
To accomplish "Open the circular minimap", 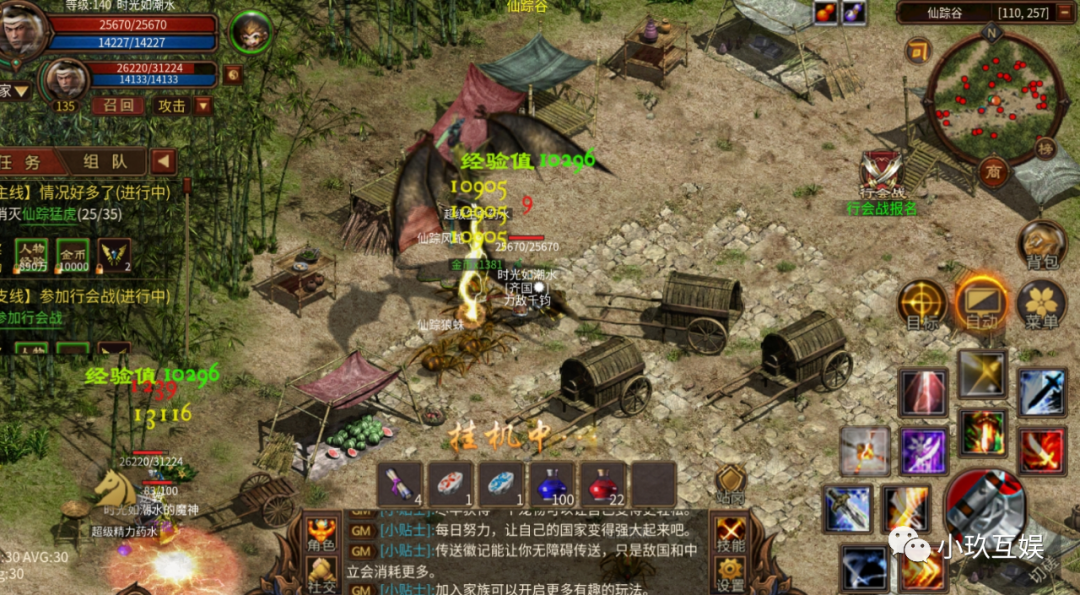I will [x=993, y=101].
